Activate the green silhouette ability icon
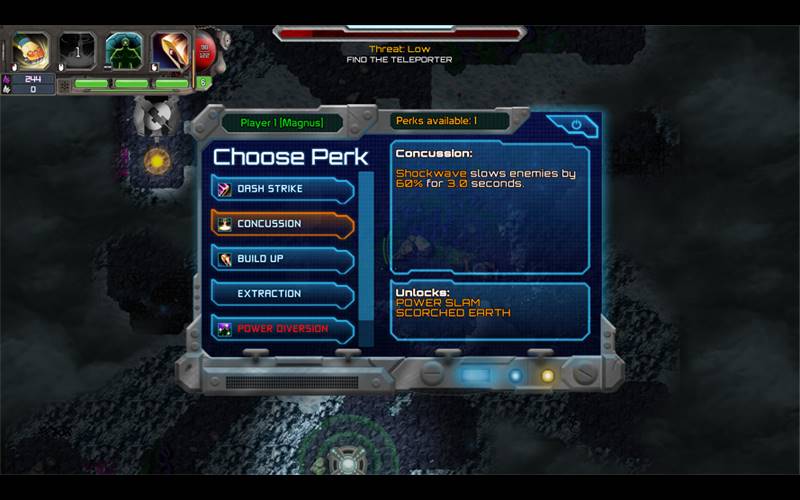Image resolution: width=800 pixels, height=500 pixels. 124,50
